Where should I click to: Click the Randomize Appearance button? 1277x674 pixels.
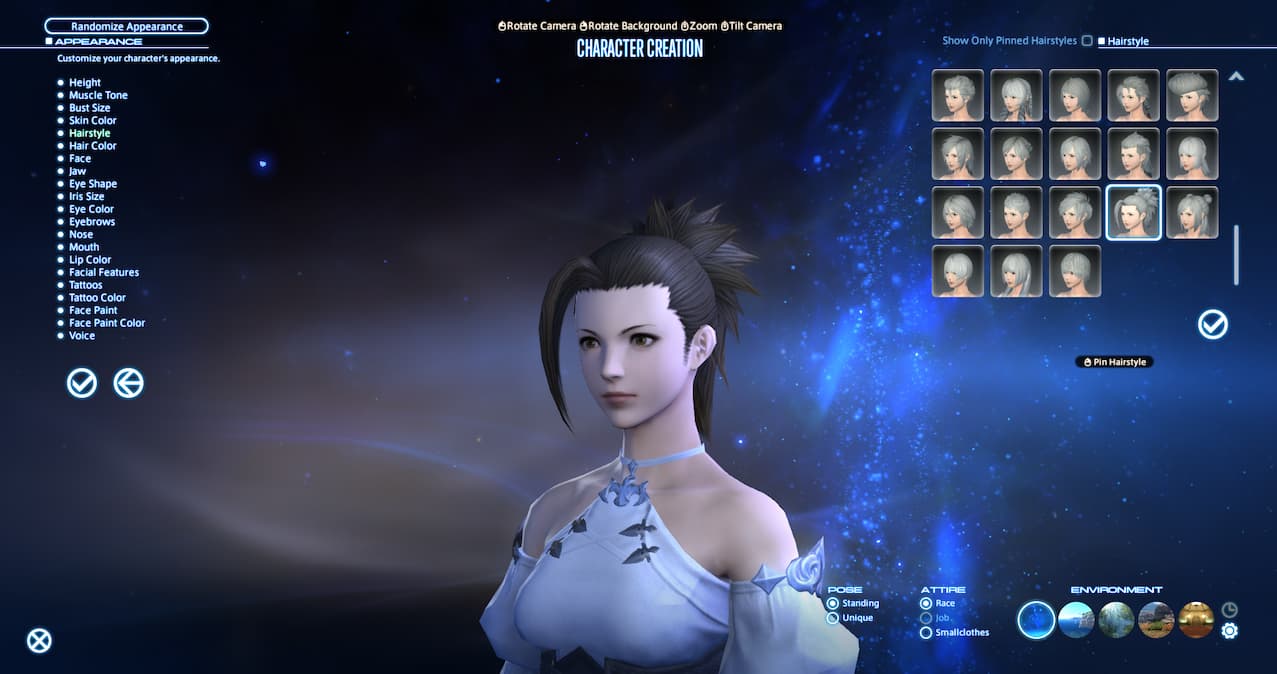pos(126,26)
